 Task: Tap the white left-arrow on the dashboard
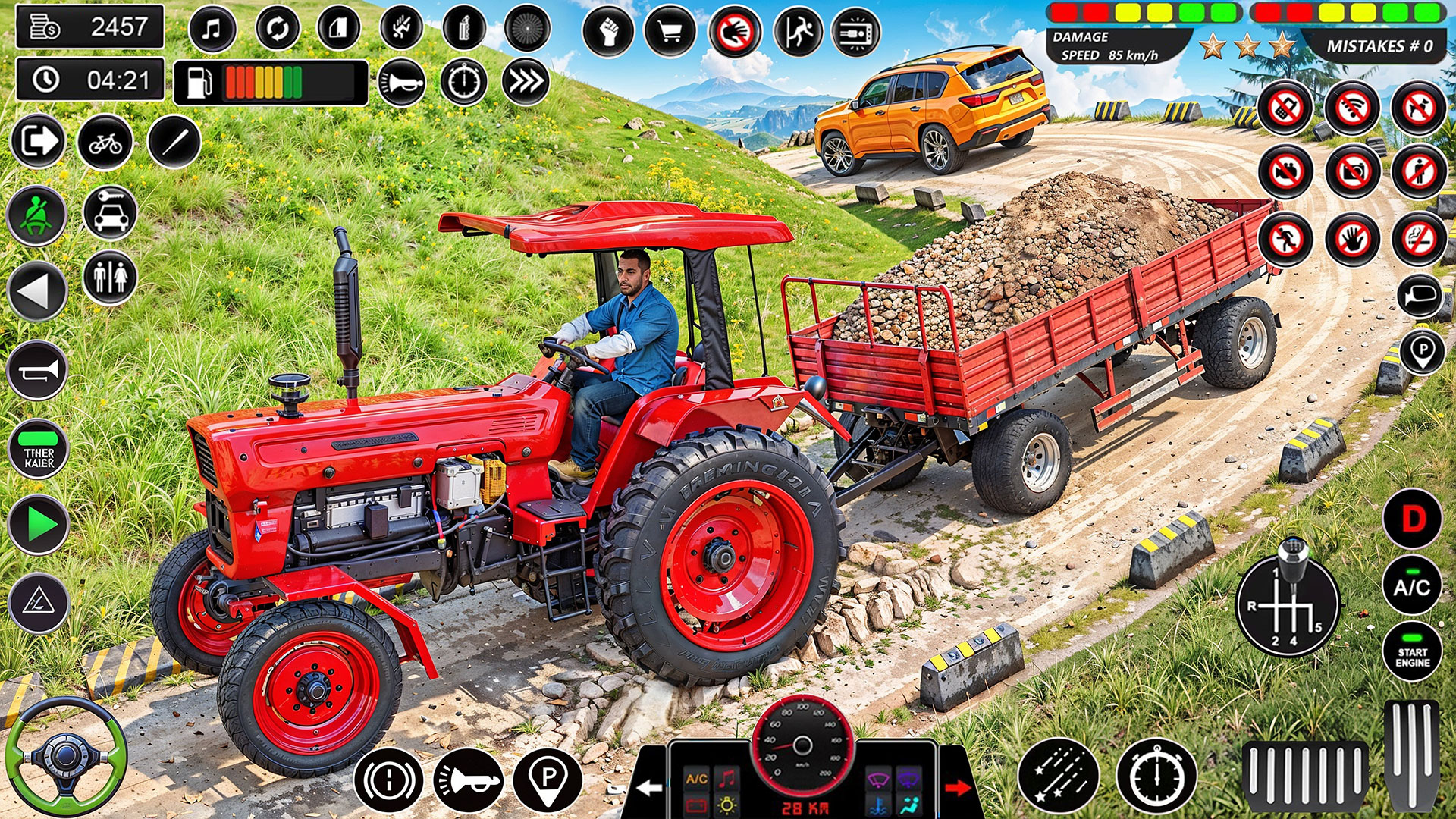[x=648, y=786]
